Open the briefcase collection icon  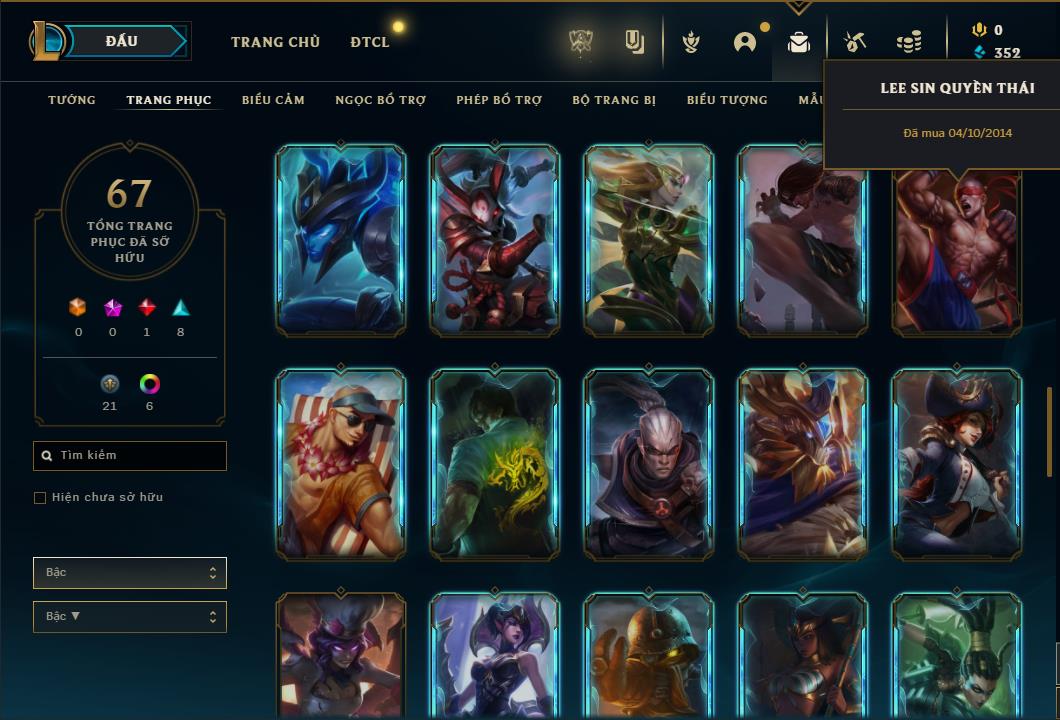click(798, 42)
